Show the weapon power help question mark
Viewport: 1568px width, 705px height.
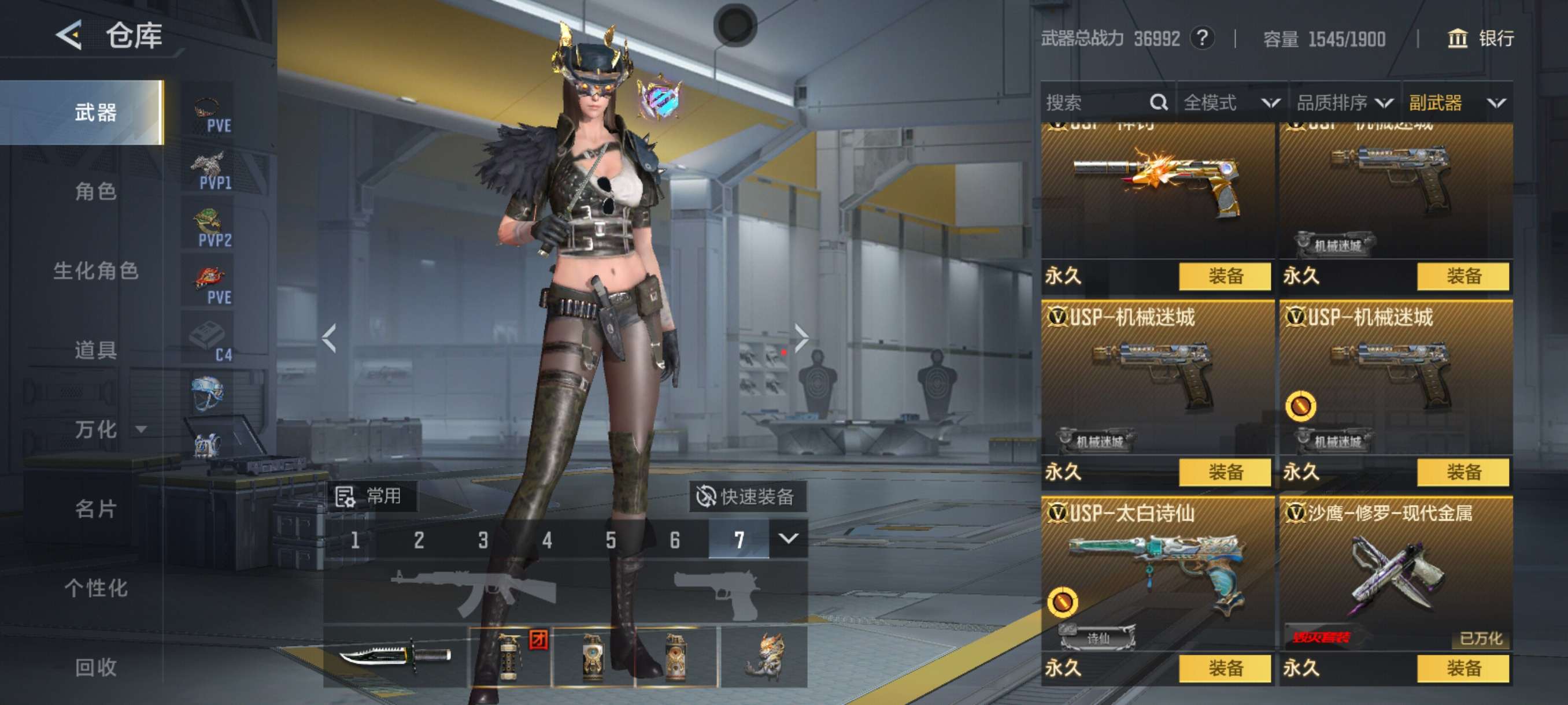1202,39
